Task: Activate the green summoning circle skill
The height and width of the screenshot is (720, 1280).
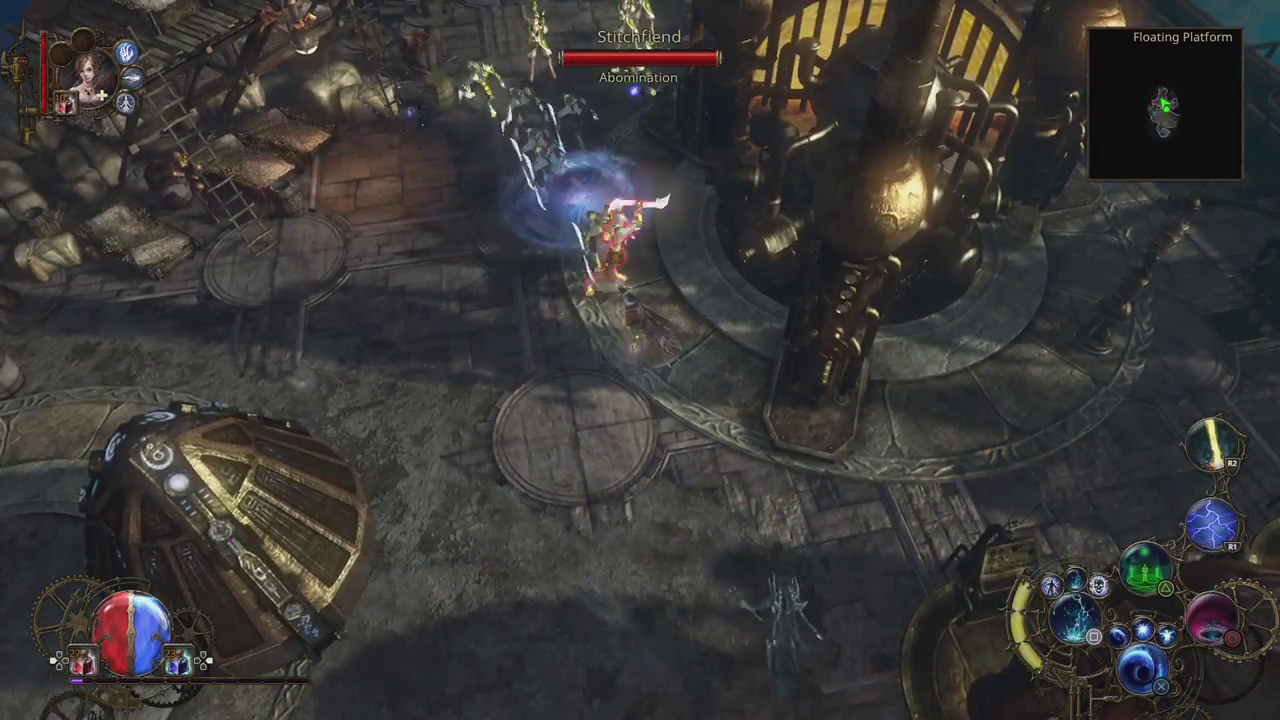Action: 1146,568
